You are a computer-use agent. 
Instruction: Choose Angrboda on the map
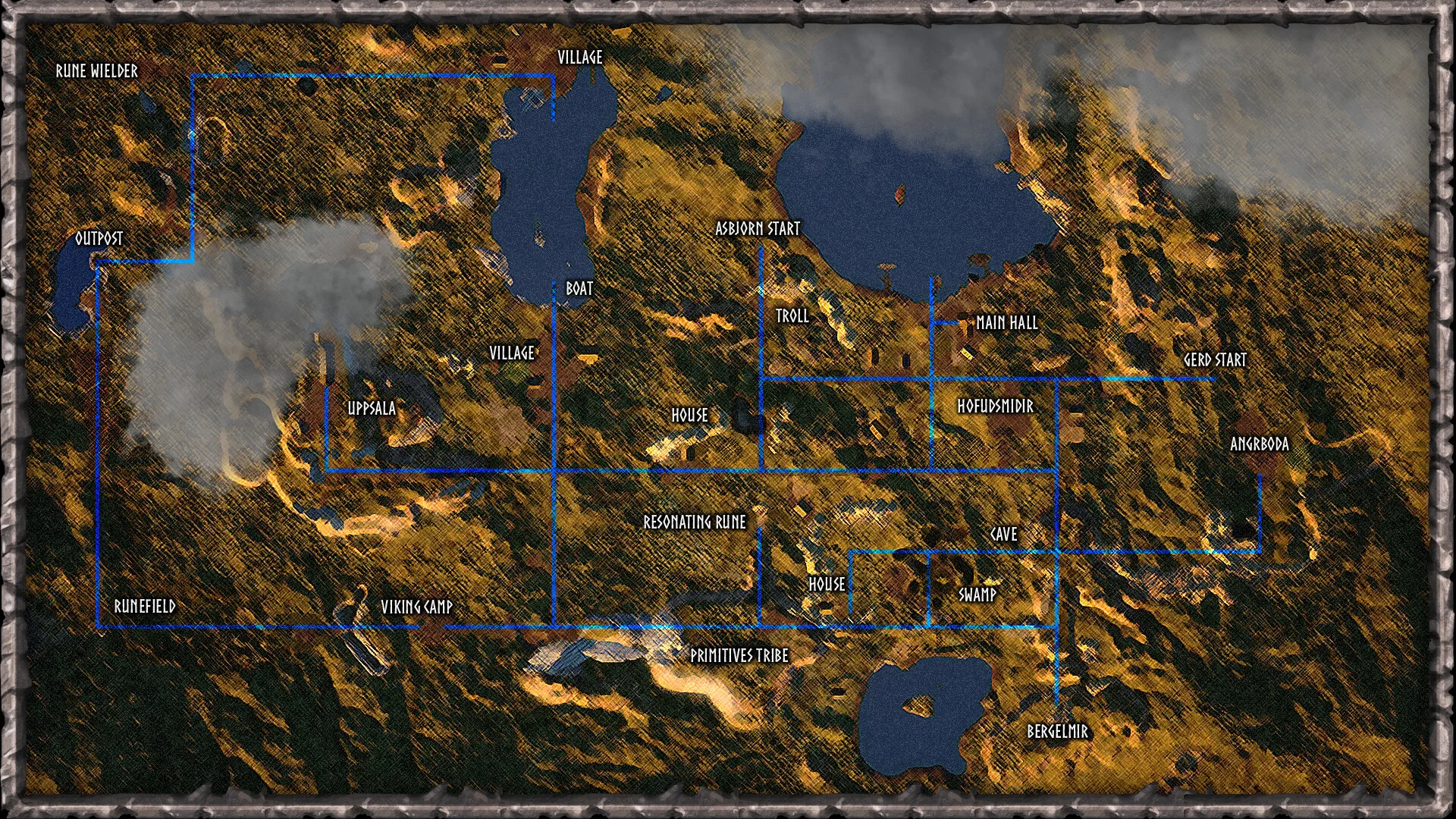point(1259,444)
